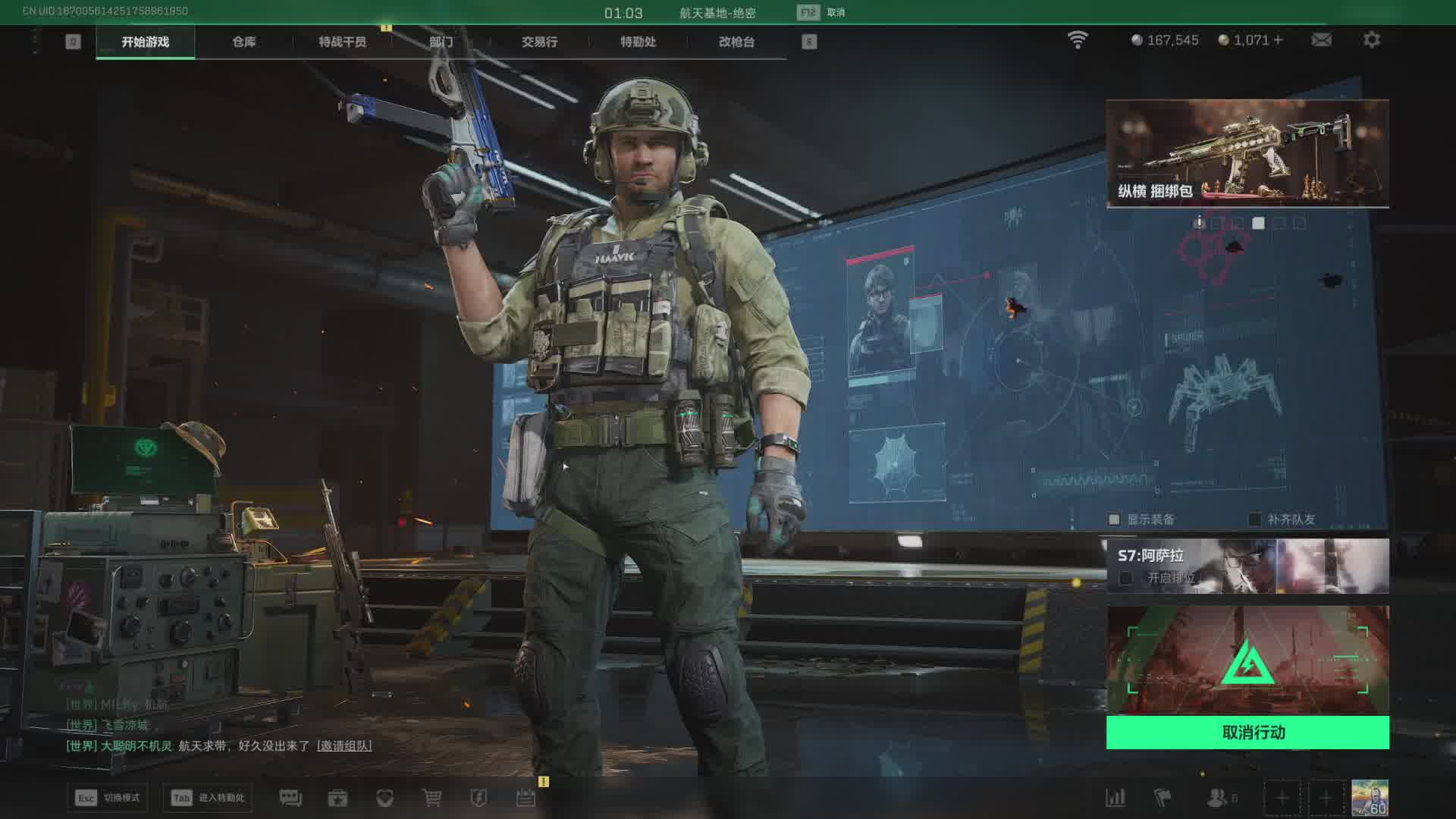
Task: Toggle the 补齐队友 fill teammates checkbox
Action: [1255, 519]
